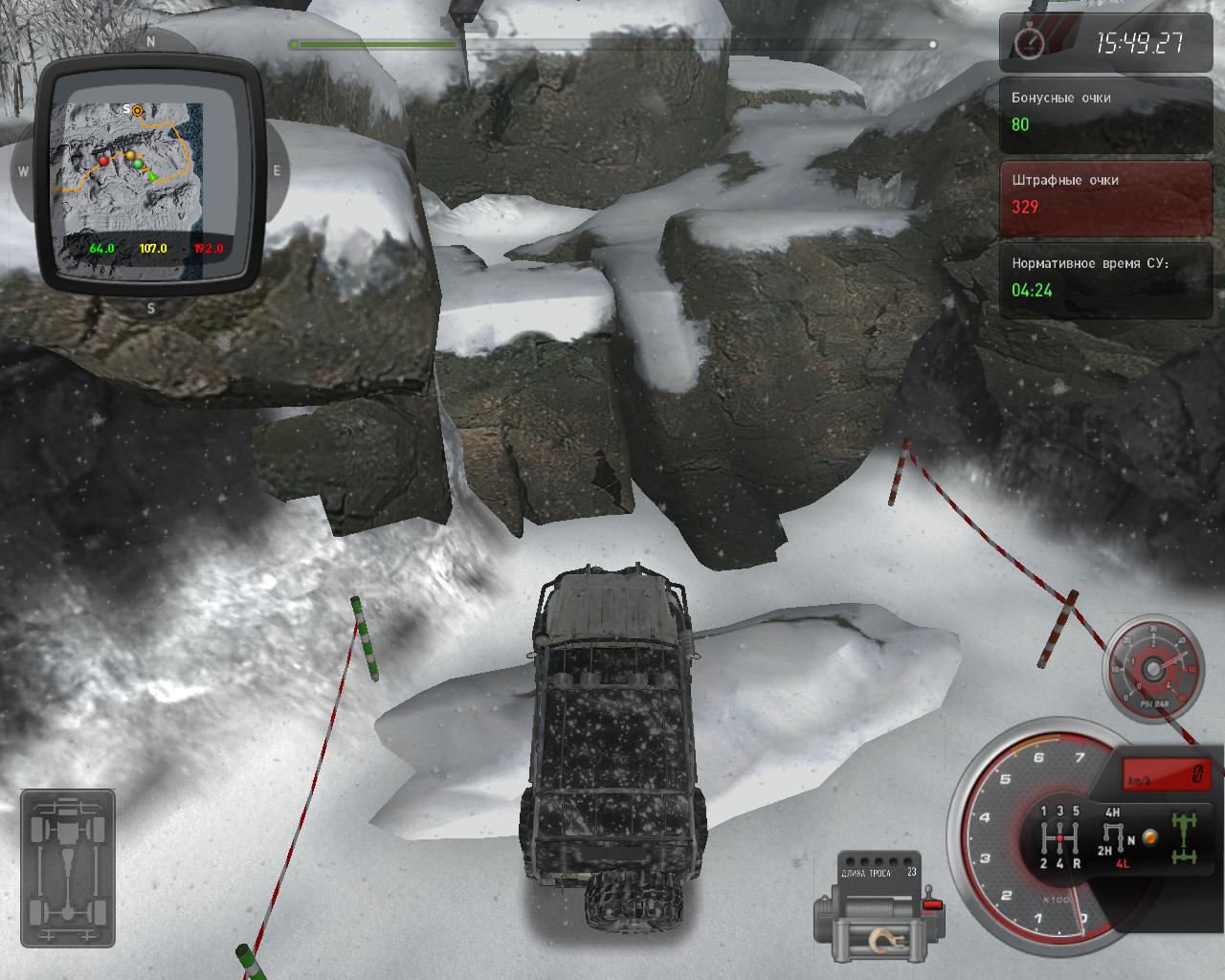Image resolution: width=1225 pixels, height=980 pixels.
Task: Toggle the orange differential lock indicator light
Action: tap(1149, 838)
